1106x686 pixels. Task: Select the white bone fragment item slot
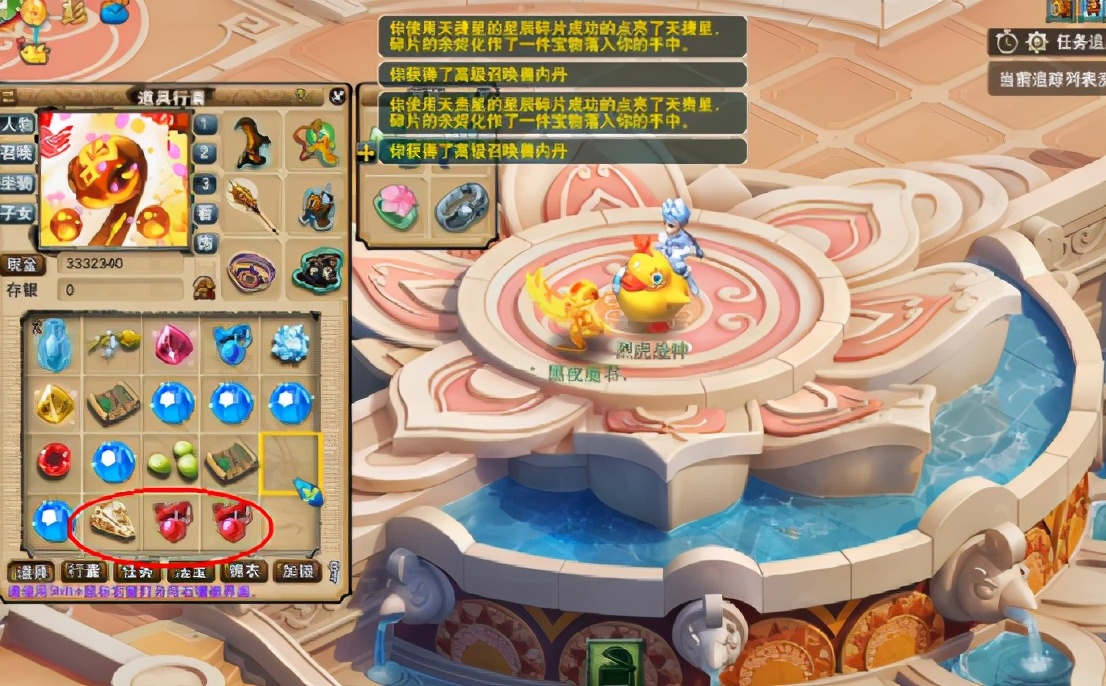tap(112, 519)
